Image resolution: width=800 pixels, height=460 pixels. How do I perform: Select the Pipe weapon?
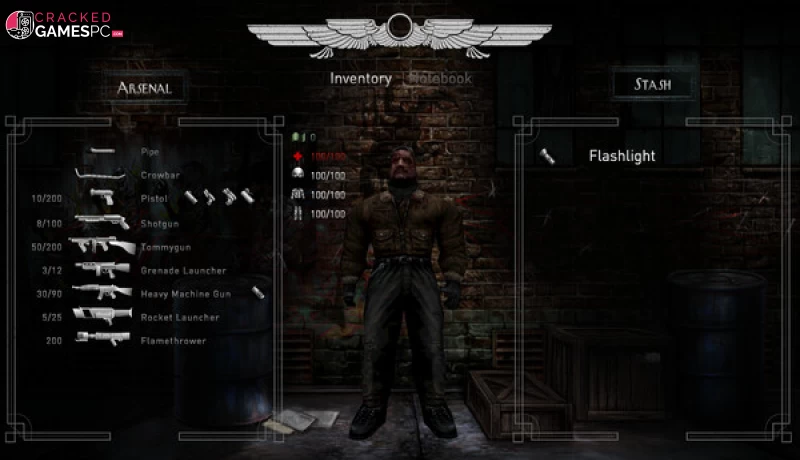pos(149,152)
